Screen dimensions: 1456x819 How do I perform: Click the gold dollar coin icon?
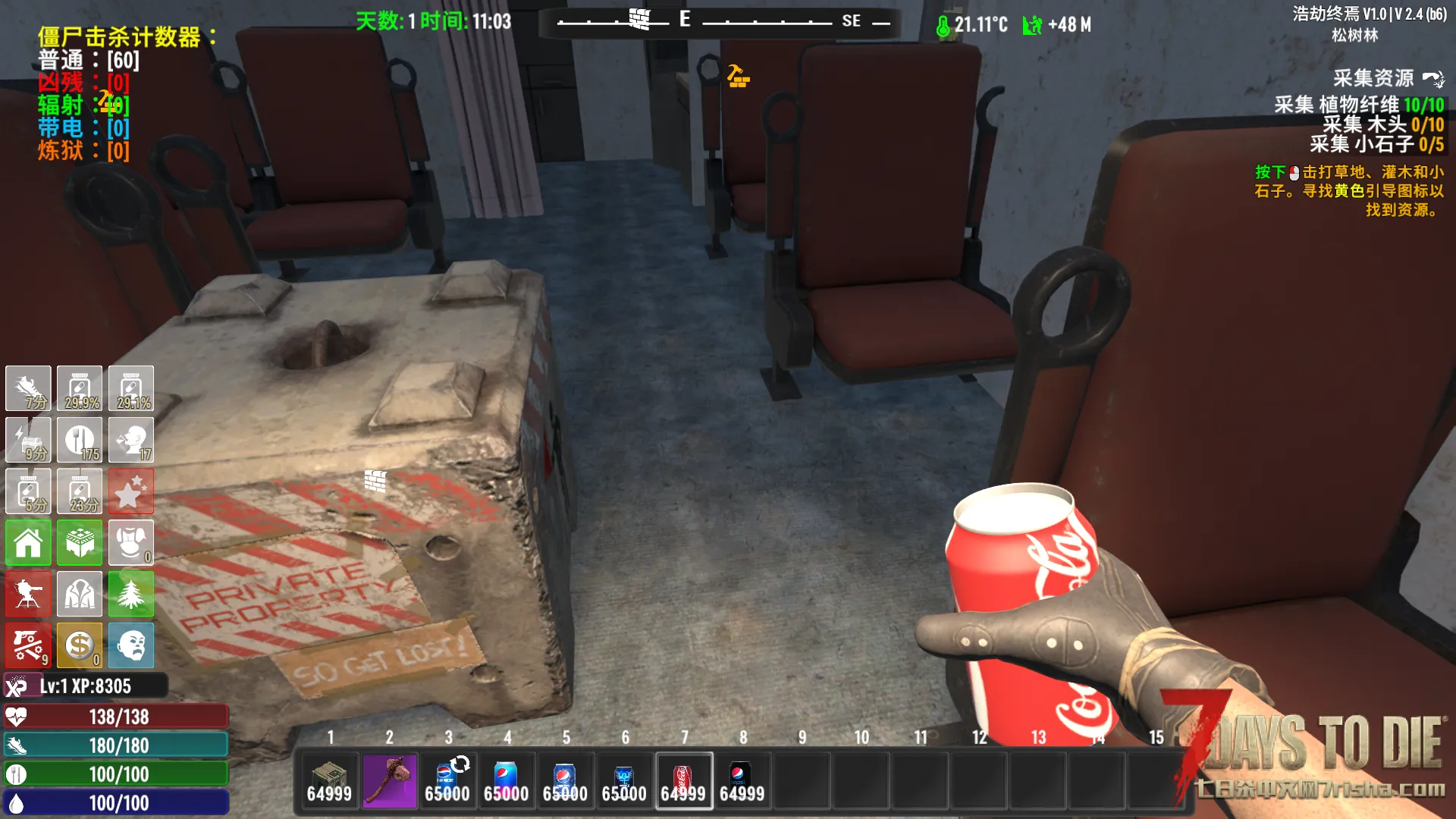(x=80, y=645)
